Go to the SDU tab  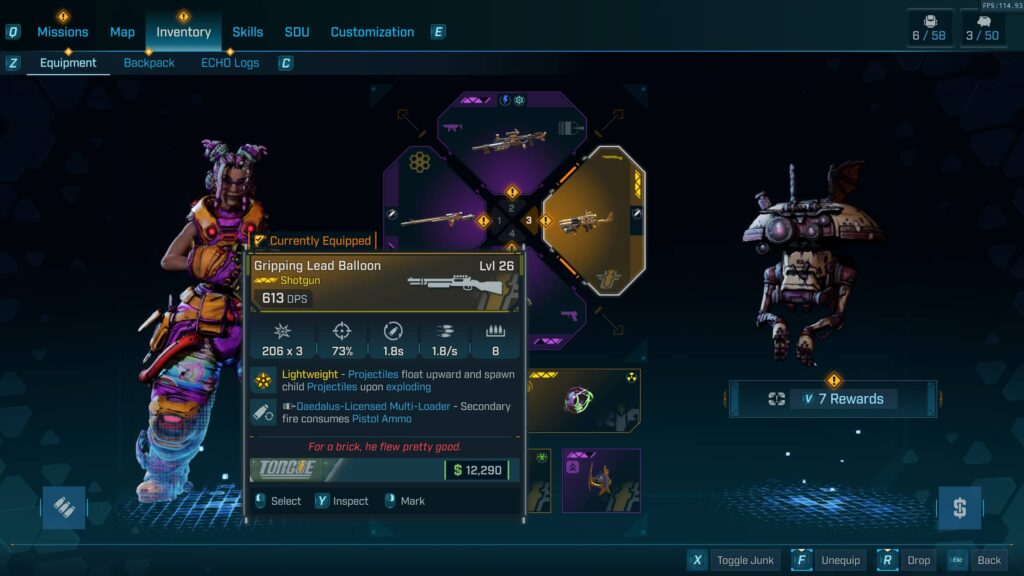297,32
